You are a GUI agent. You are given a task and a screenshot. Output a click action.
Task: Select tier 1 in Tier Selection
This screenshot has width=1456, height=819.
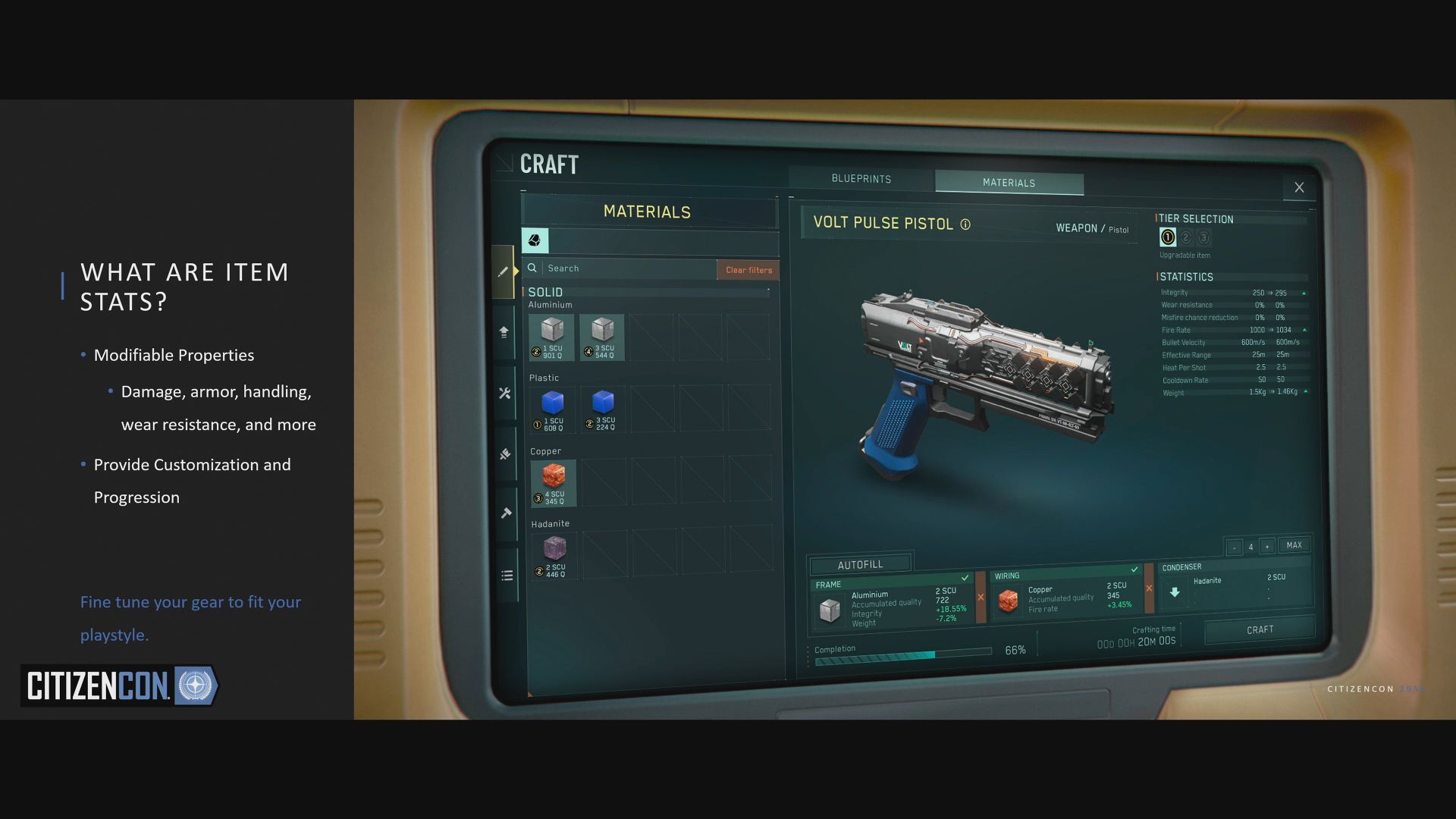point(1168,237)
